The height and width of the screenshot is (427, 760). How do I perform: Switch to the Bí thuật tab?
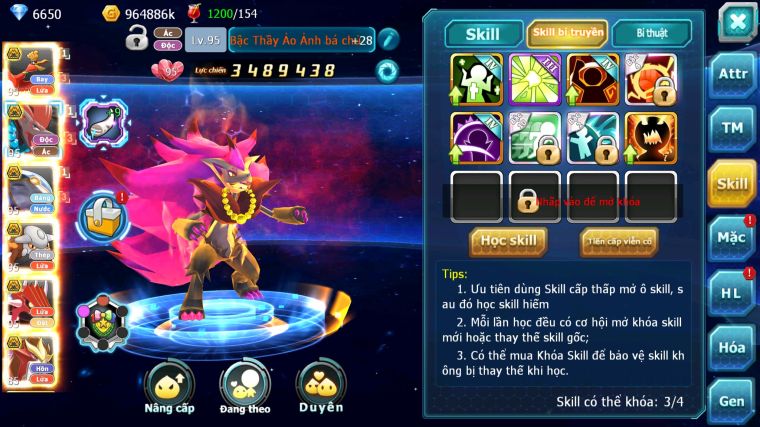pyautogui.click(x=651, y=34)
